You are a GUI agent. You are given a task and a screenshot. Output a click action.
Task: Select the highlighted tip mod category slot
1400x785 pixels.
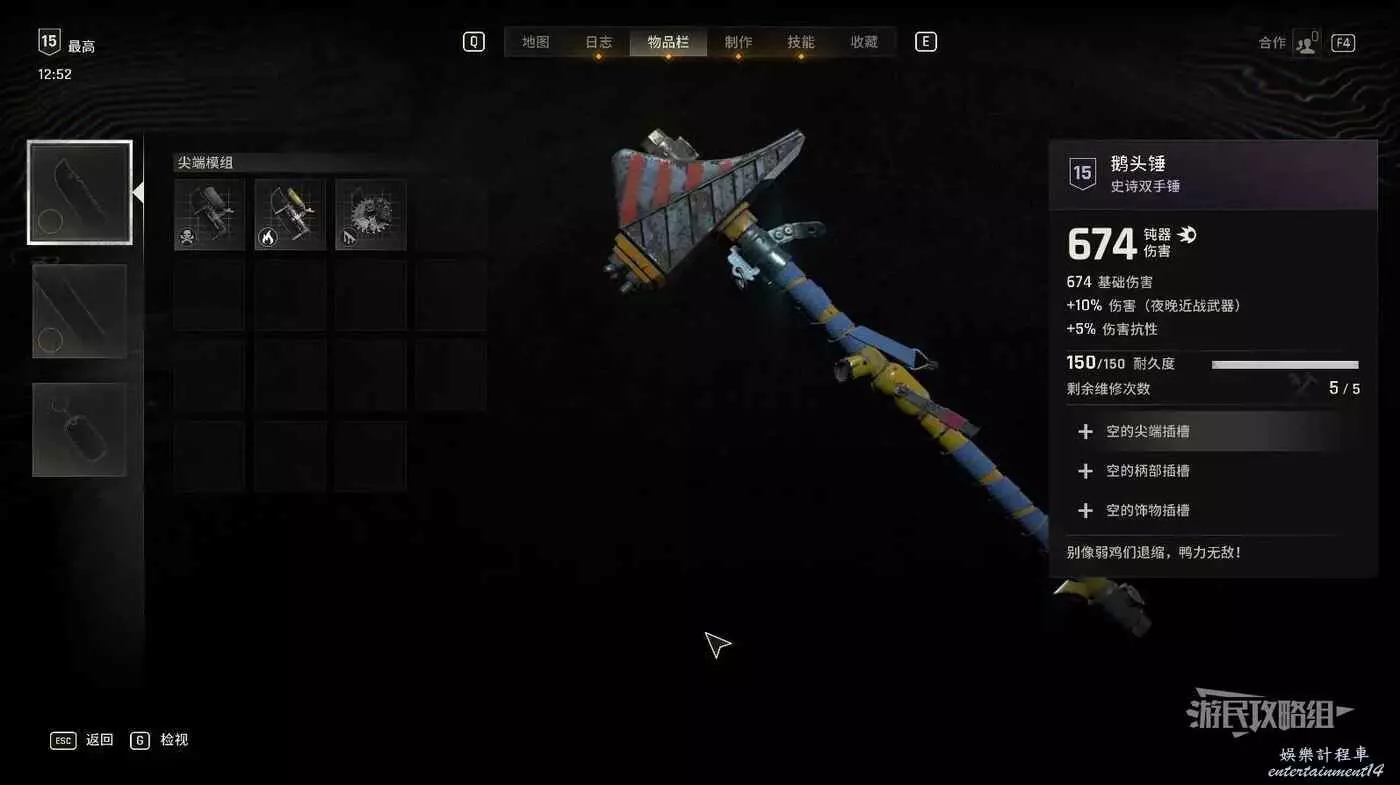(x=80, y=193)
